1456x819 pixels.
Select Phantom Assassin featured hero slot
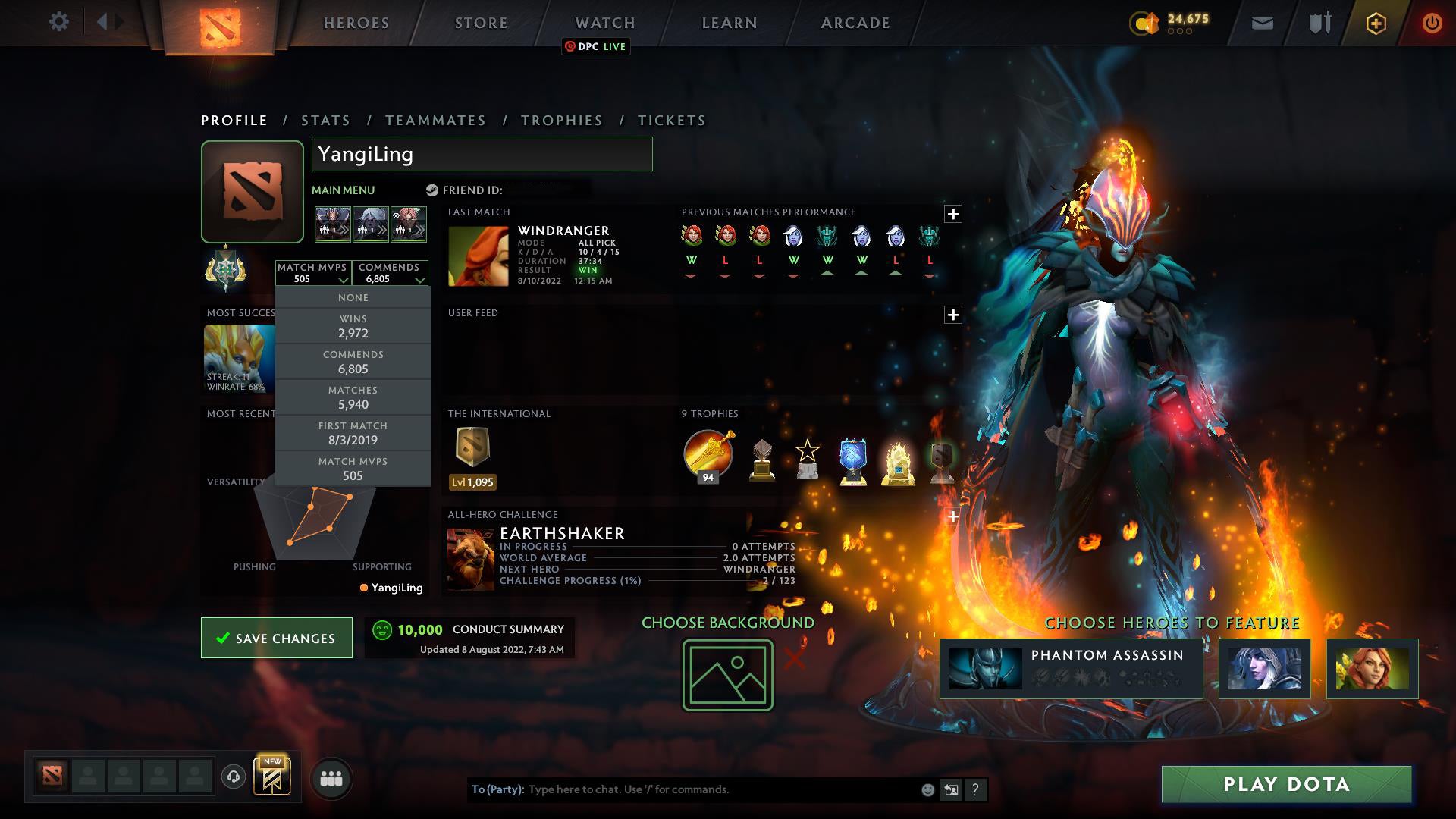tap(1071, 669)
